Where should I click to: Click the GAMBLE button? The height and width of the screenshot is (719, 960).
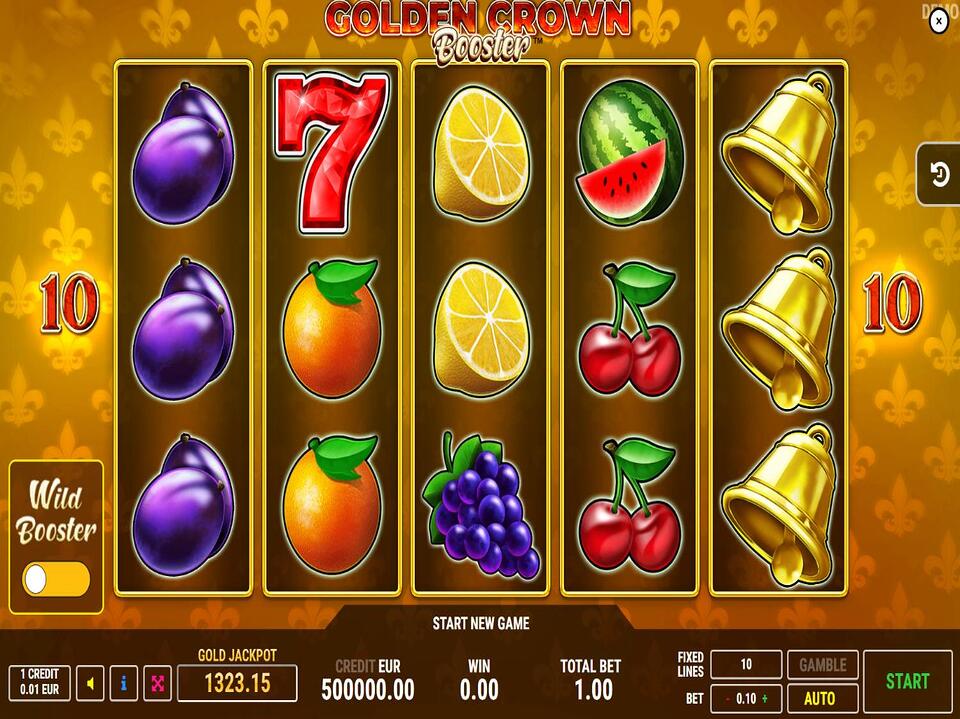click(823, 664)
